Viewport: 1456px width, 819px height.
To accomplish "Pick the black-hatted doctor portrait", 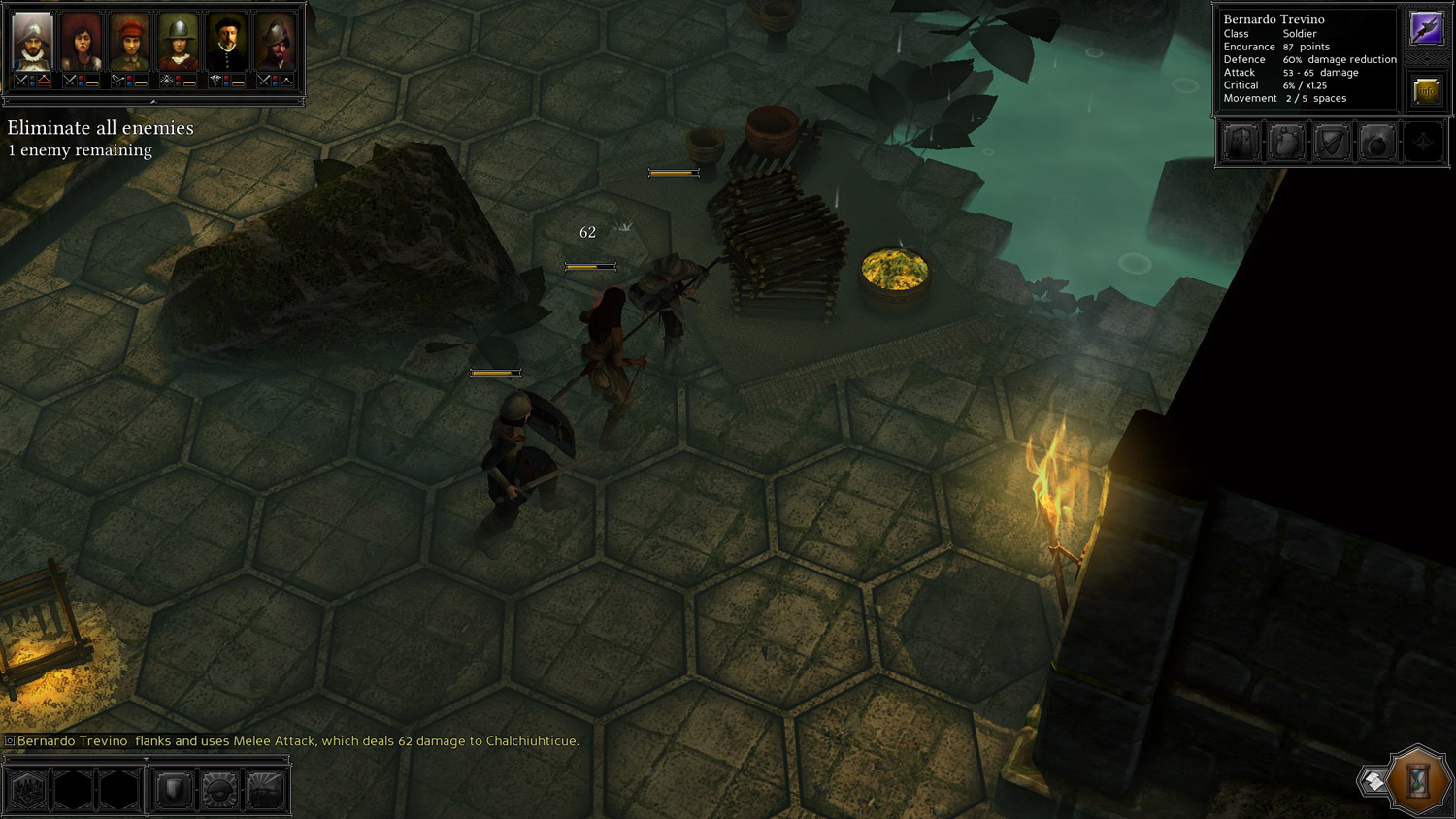I will coord(226,43).
